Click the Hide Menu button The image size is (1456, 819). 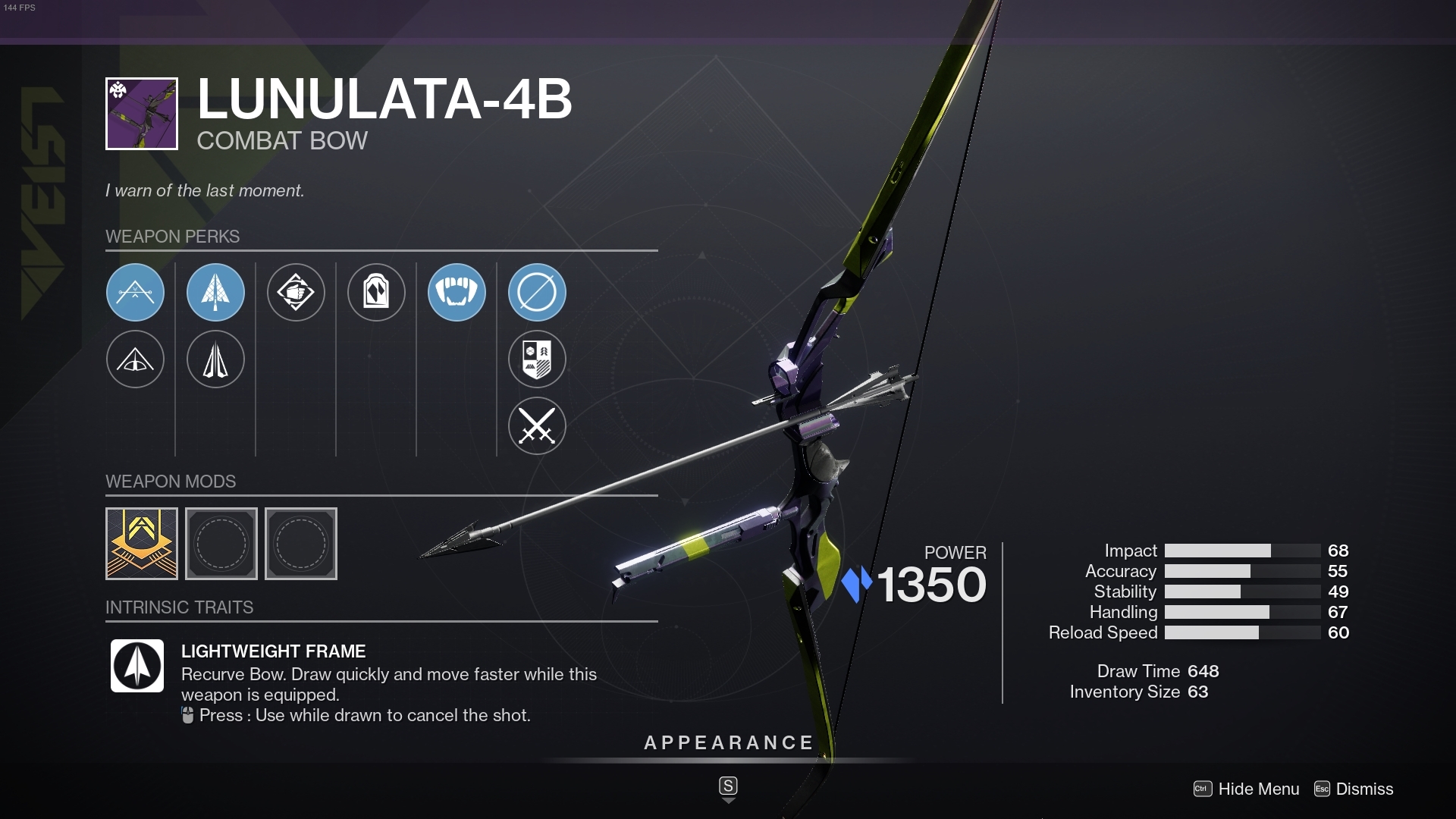pos(1258,789)
